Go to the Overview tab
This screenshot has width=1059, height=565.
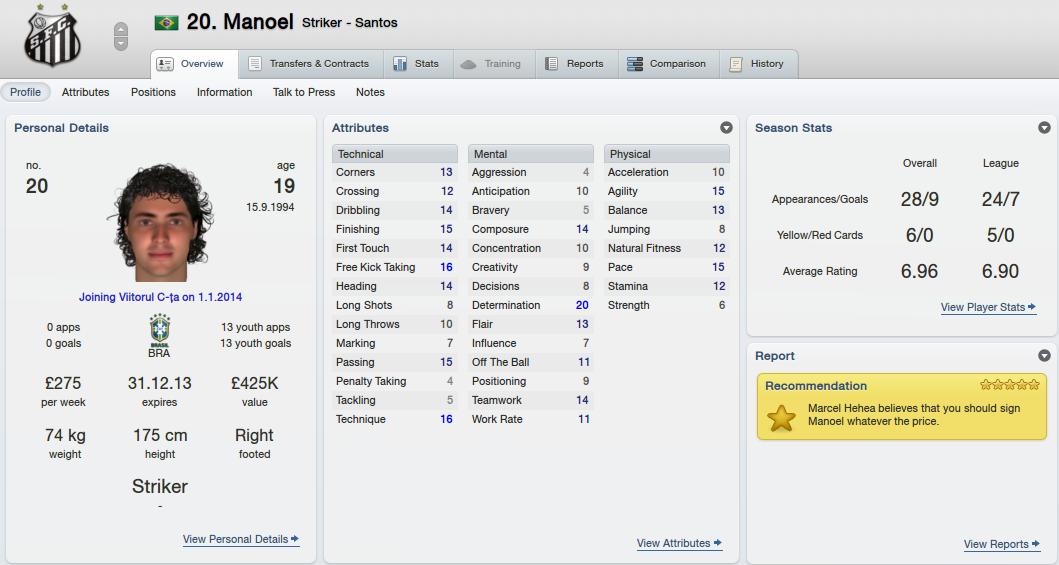193,64
